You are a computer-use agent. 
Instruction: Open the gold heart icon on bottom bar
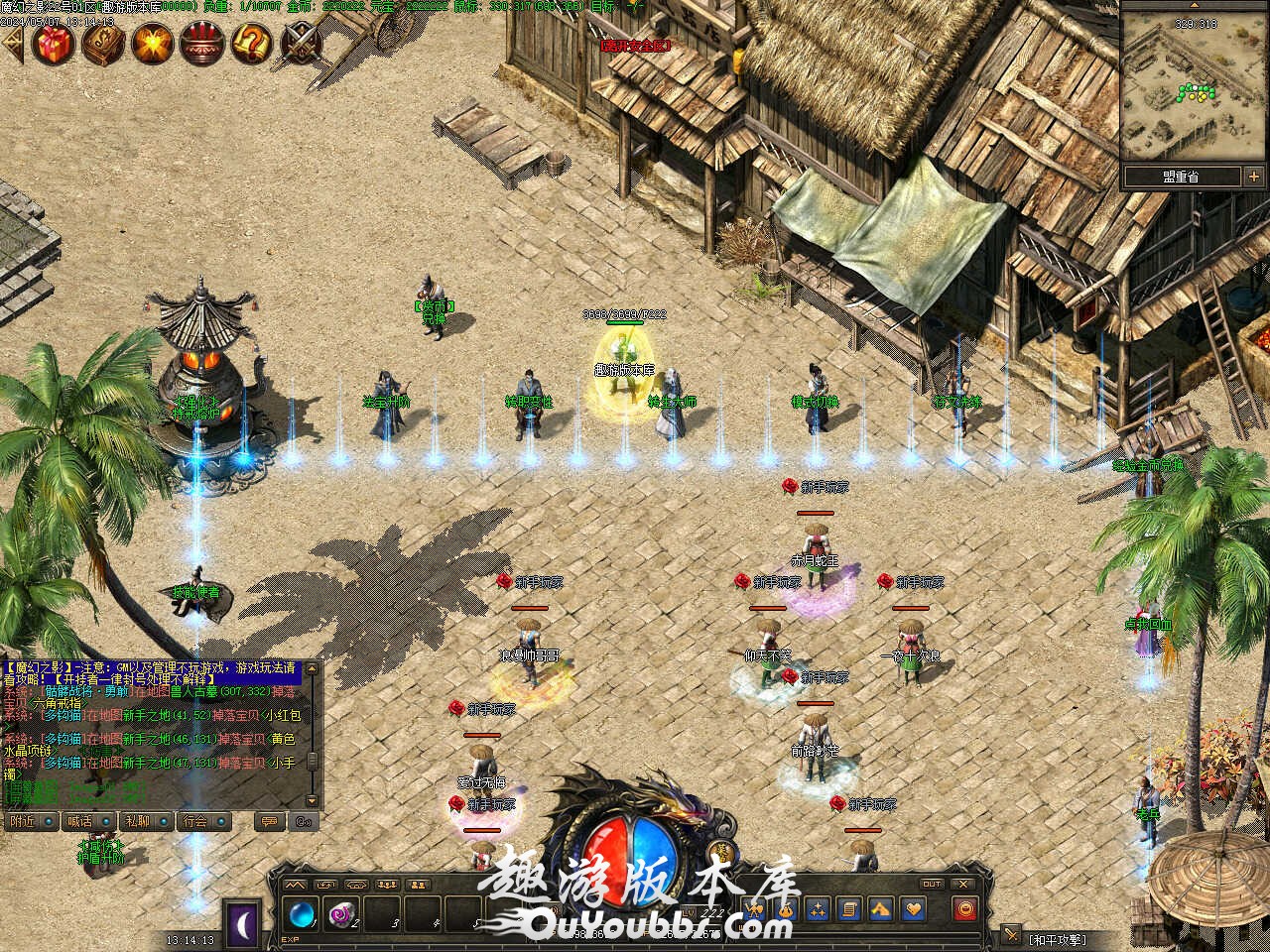coord(913,908)
